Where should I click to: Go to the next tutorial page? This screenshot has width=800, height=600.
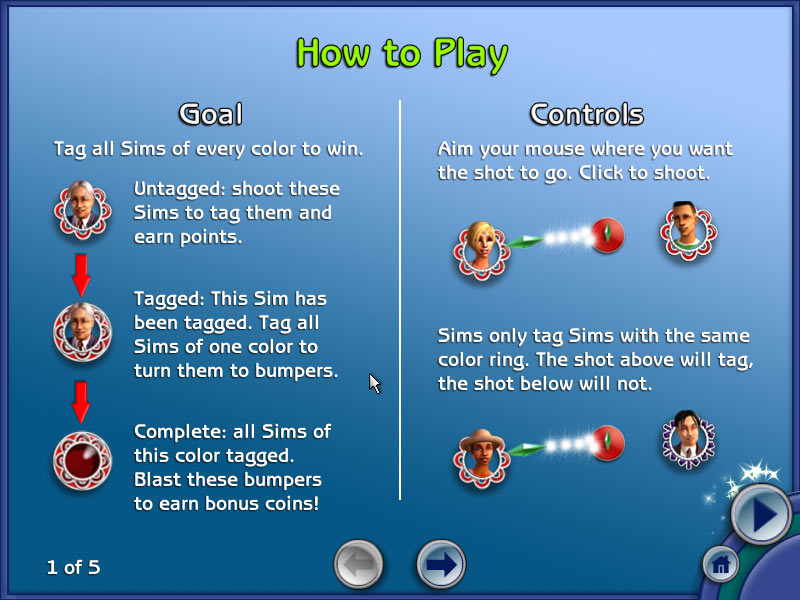[x=440, y=564]
